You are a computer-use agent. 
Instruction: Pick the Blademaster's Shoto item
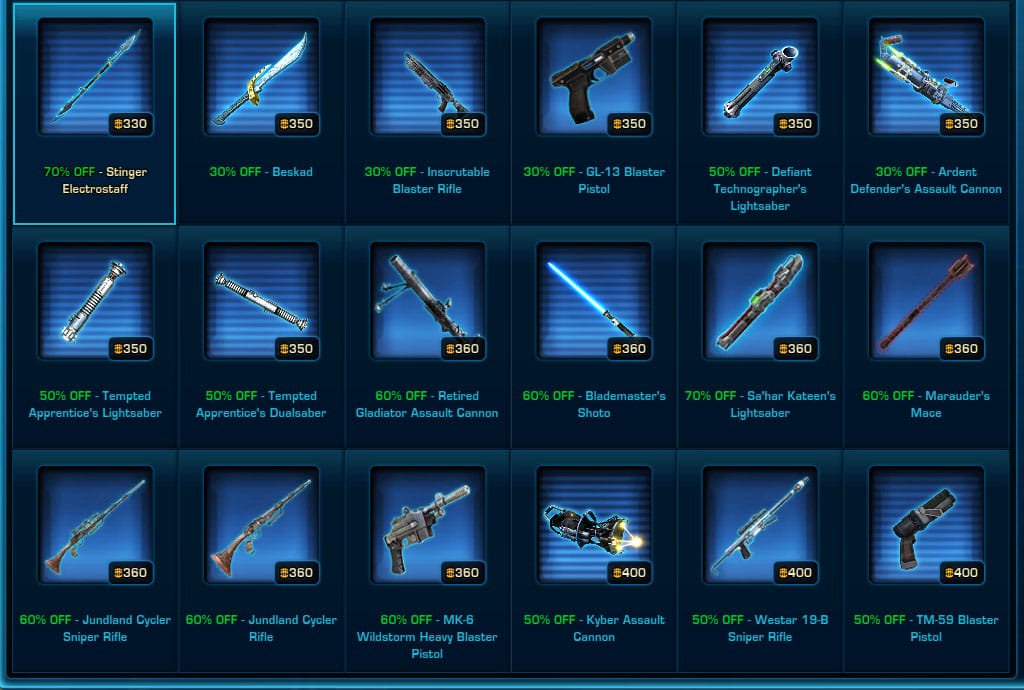(x=593, y=302)
